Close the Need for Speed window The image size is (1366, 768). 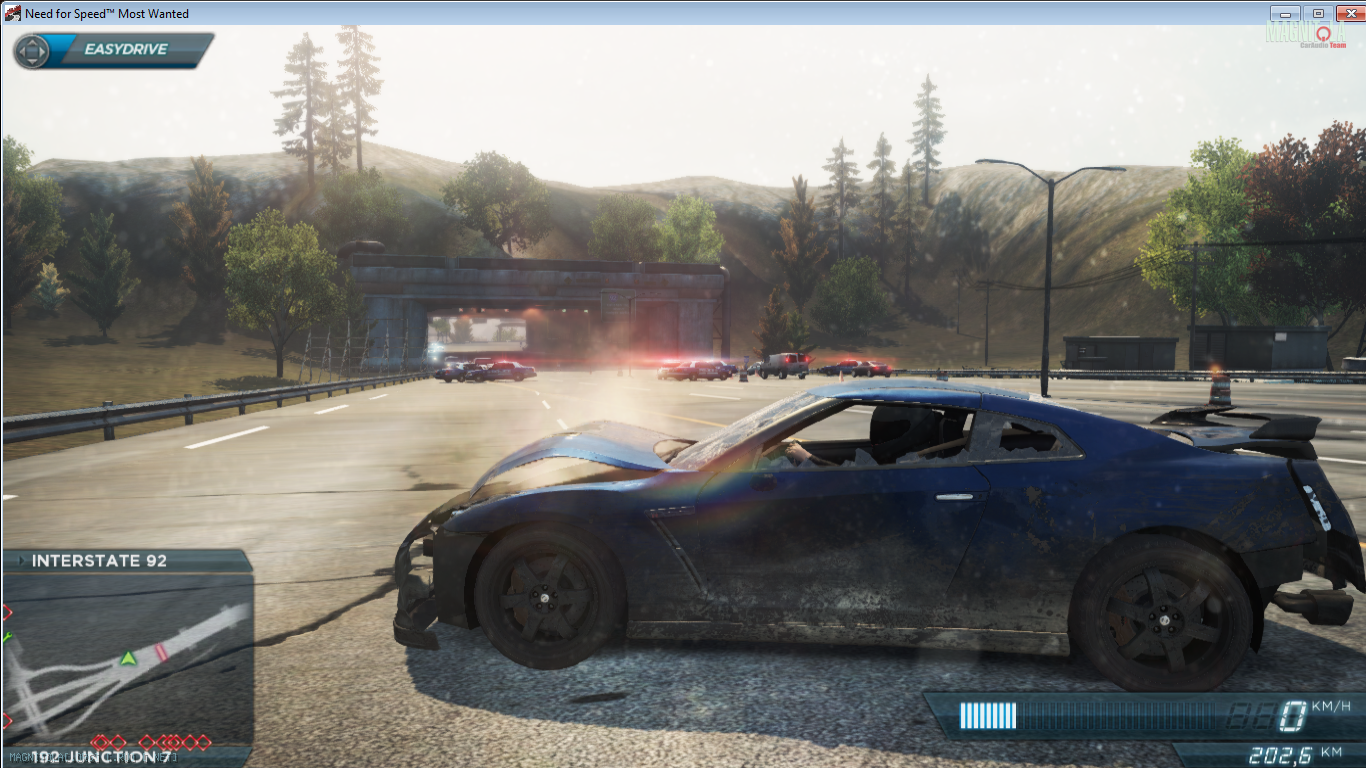(x=1349, y=13)
